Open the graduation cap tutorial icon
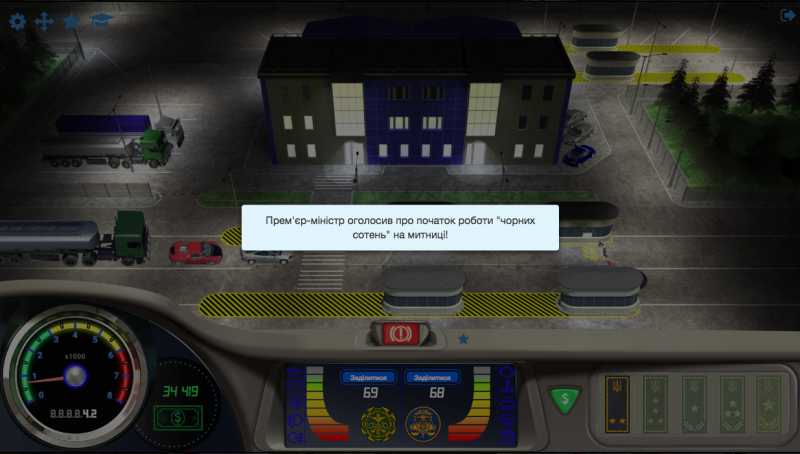Image resolution: width=800 pixels, height=454 pixels. coord(100,20)
